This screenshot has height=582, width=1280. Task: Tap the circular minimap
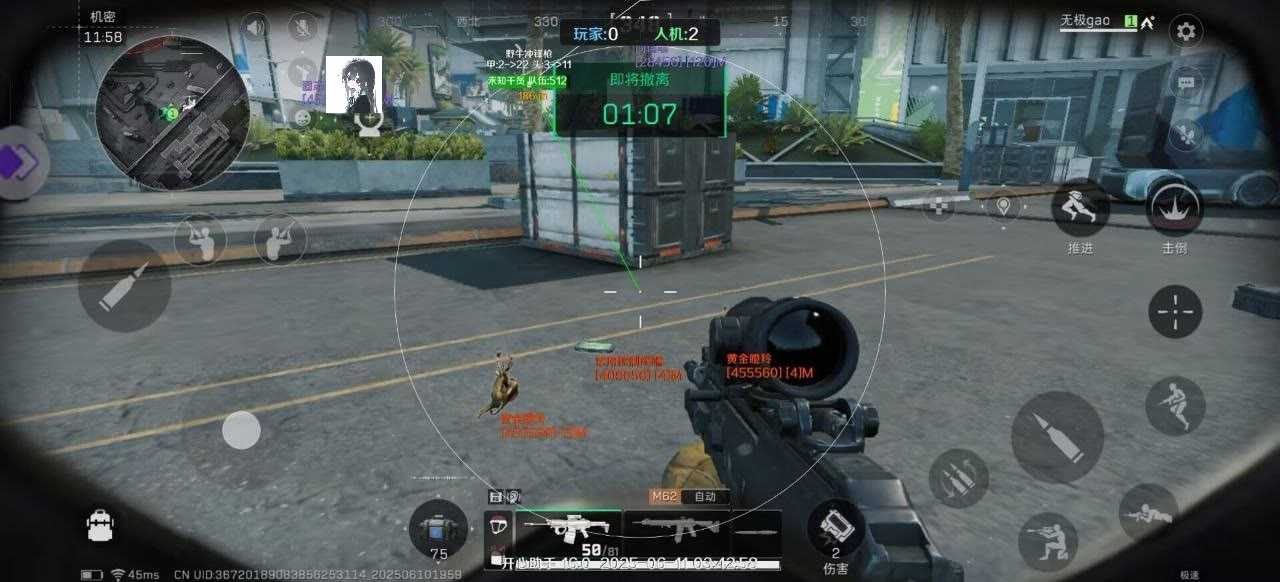pos(172,113)
